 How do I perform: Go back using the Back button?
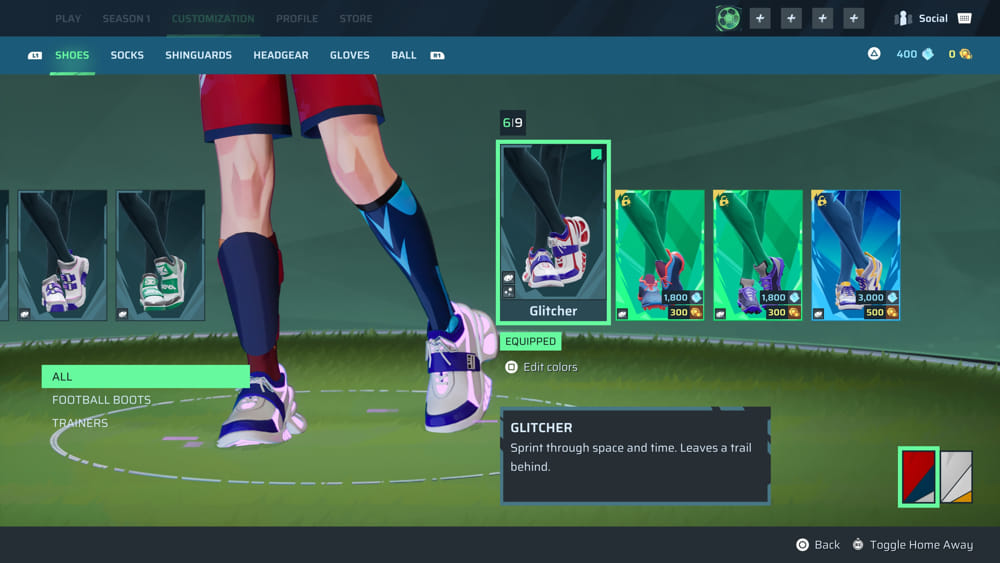pos(817,545)
